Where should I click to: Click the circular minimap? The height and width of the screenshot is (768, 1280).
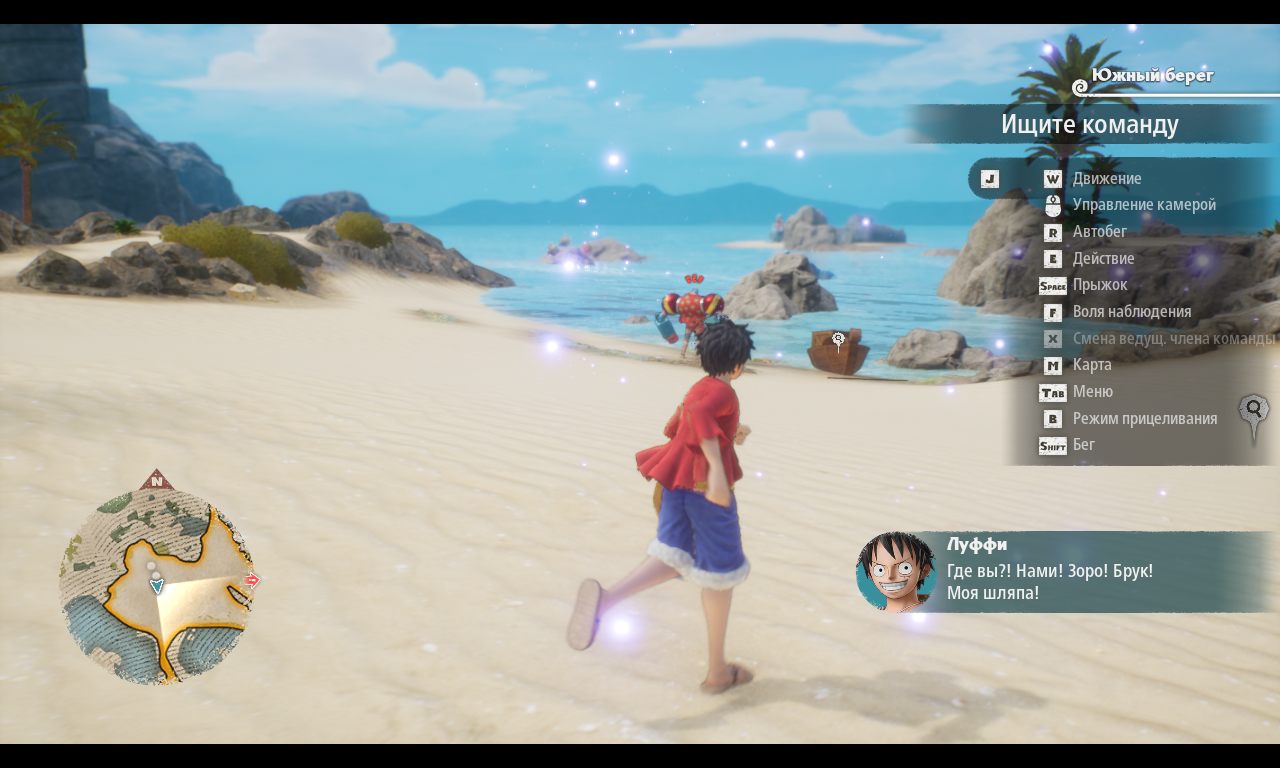pyautogui.click(x=156, y=586)
